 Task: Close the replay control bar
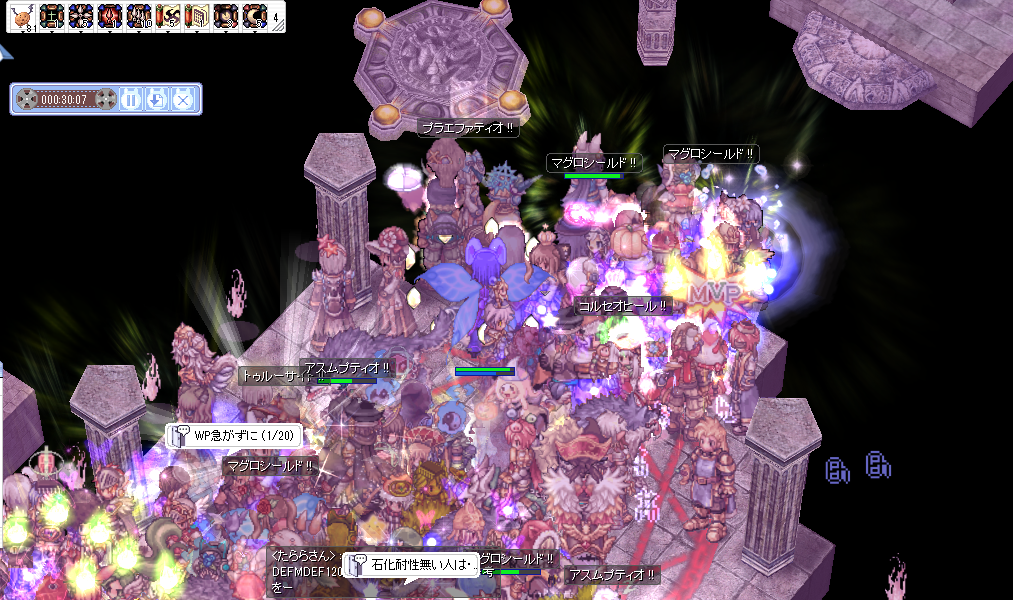183,99
